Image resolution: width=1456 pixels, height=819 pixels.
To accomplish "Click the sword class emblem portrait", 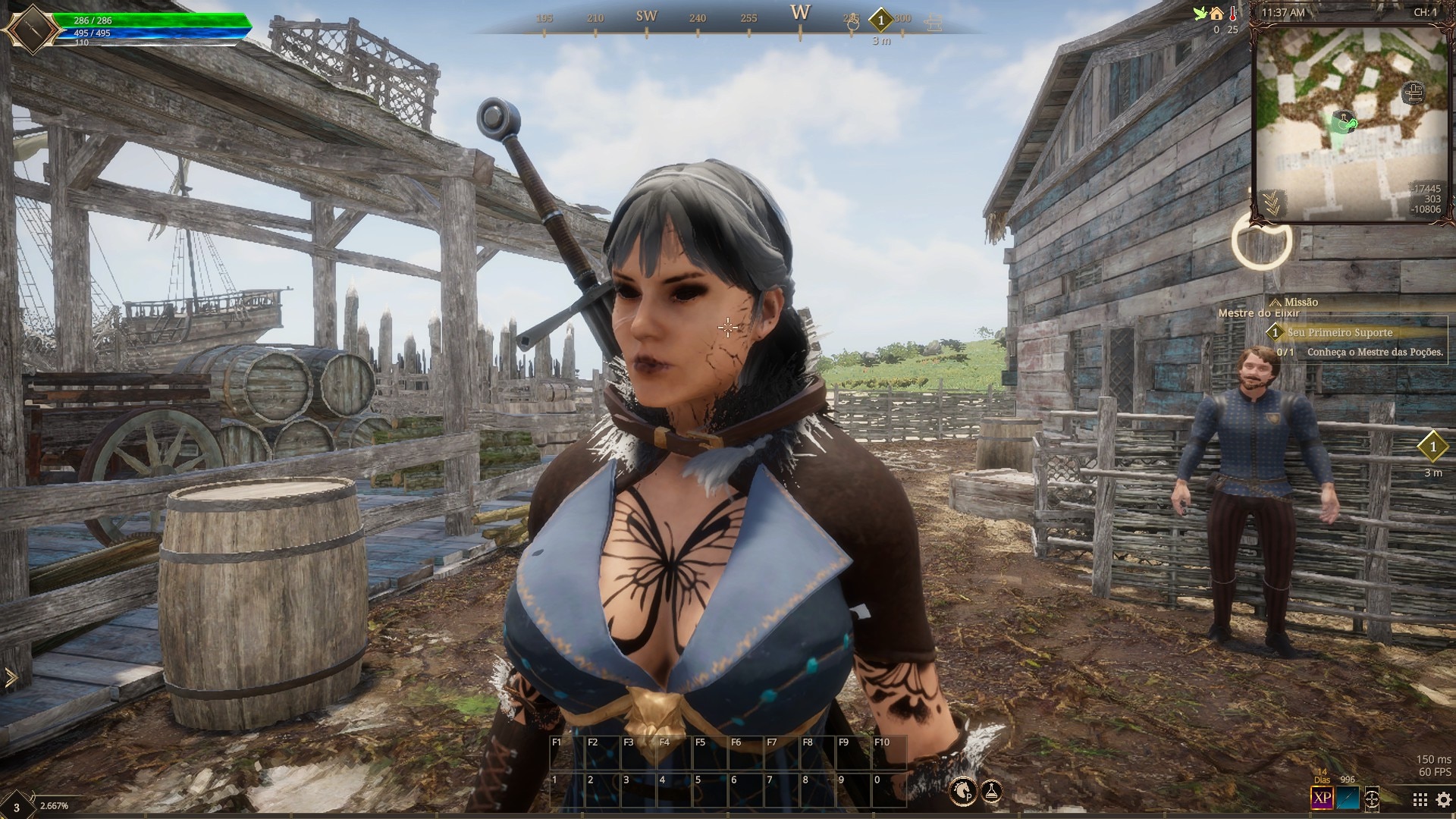I will click(31, 30).
